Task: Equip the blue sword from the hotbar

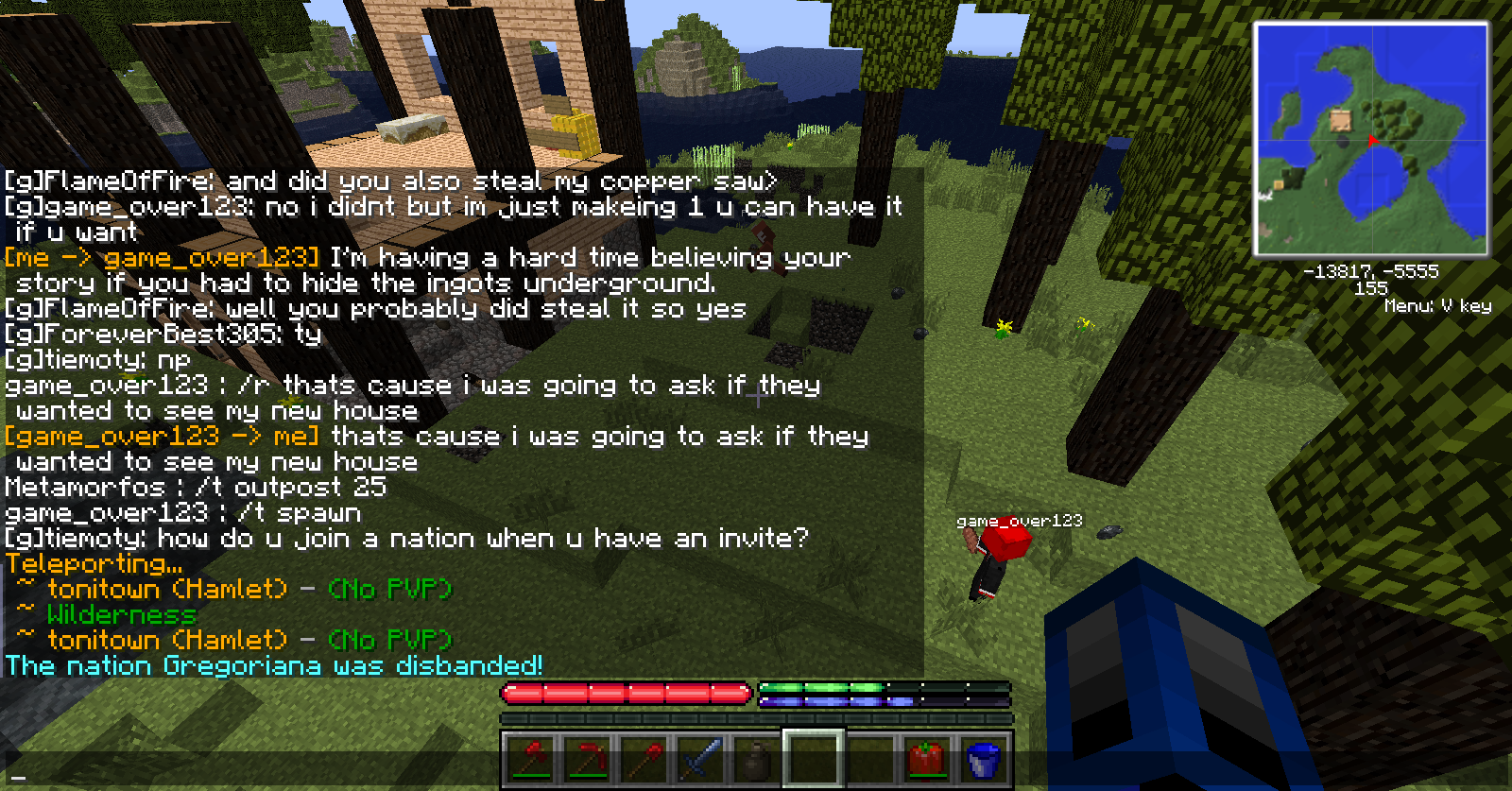Action: click(x=700, y=758)
